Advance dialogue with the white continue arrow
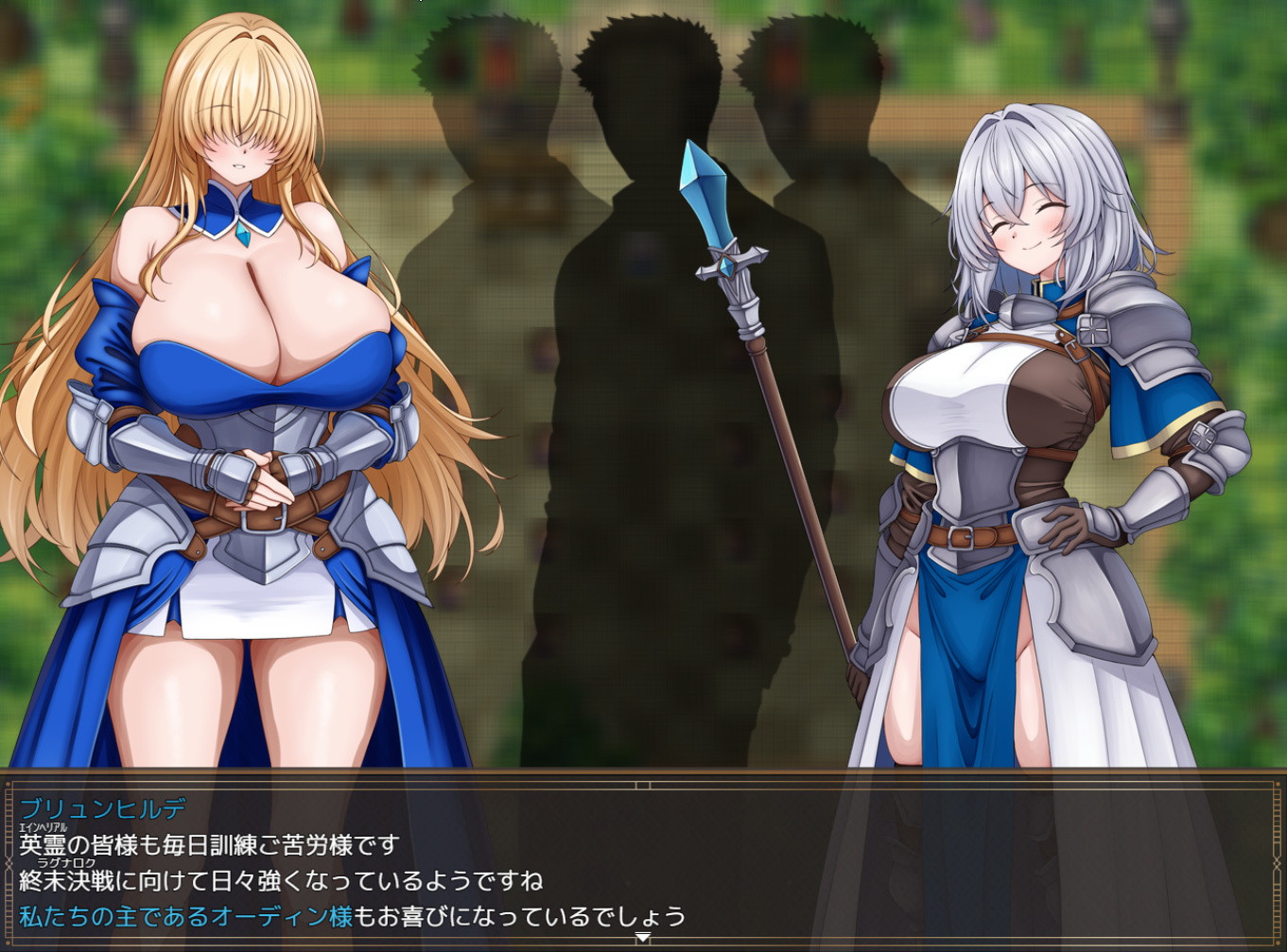Image resolution: width=1287 pixels, height=952 pixels. [642, 937]
